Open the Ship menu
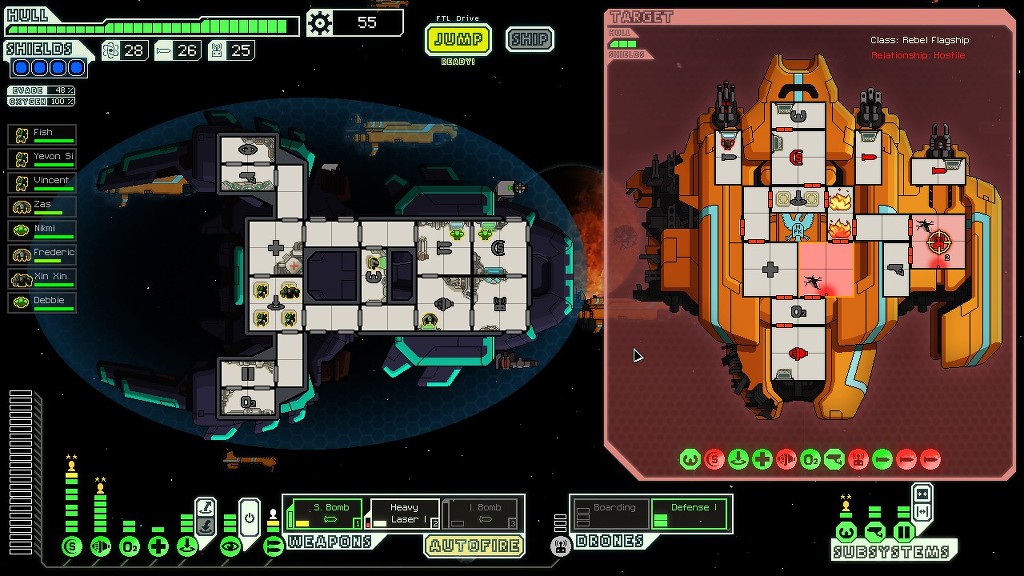This screenshot has width=1024, height=576. tap(529, 40)
